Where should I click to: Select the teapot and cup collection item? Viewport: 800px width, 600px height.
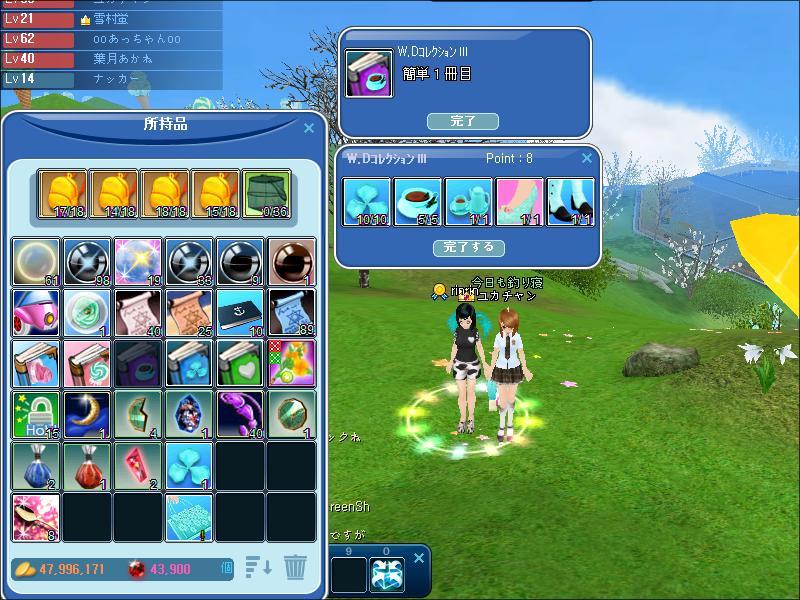pos(469,202)
